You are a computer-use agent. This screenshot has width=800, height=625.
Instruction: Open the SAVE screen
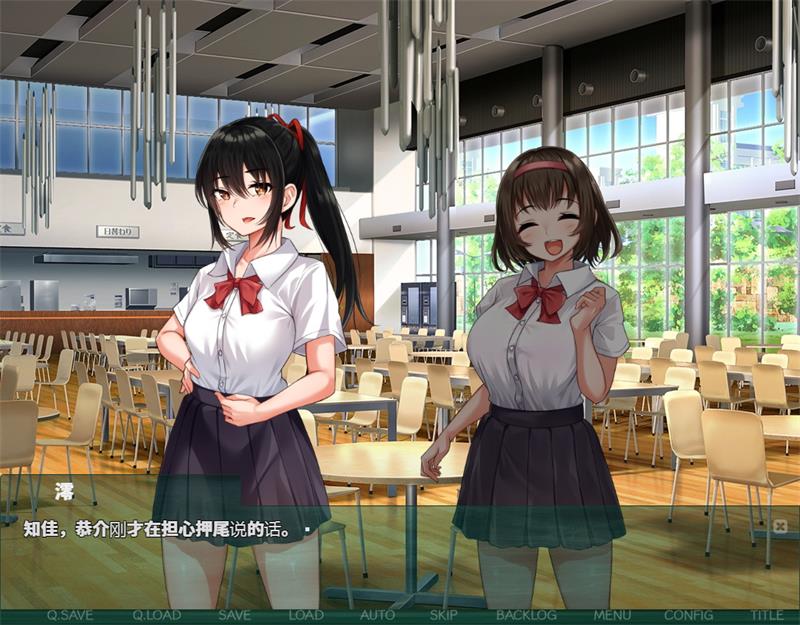[x=234, y=615]
